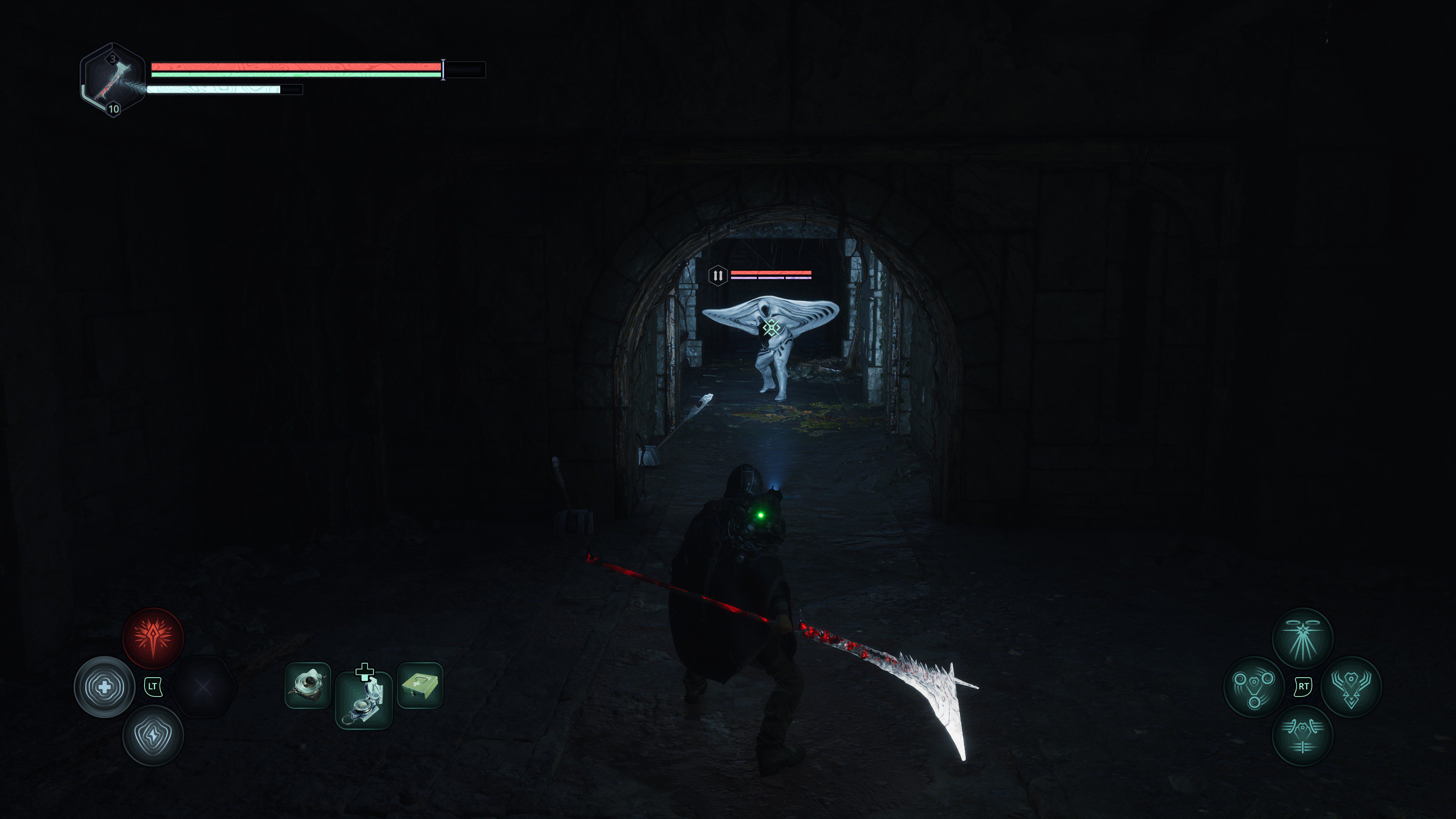
Task: Use the green first aid kit
Action: pos(420,685)
